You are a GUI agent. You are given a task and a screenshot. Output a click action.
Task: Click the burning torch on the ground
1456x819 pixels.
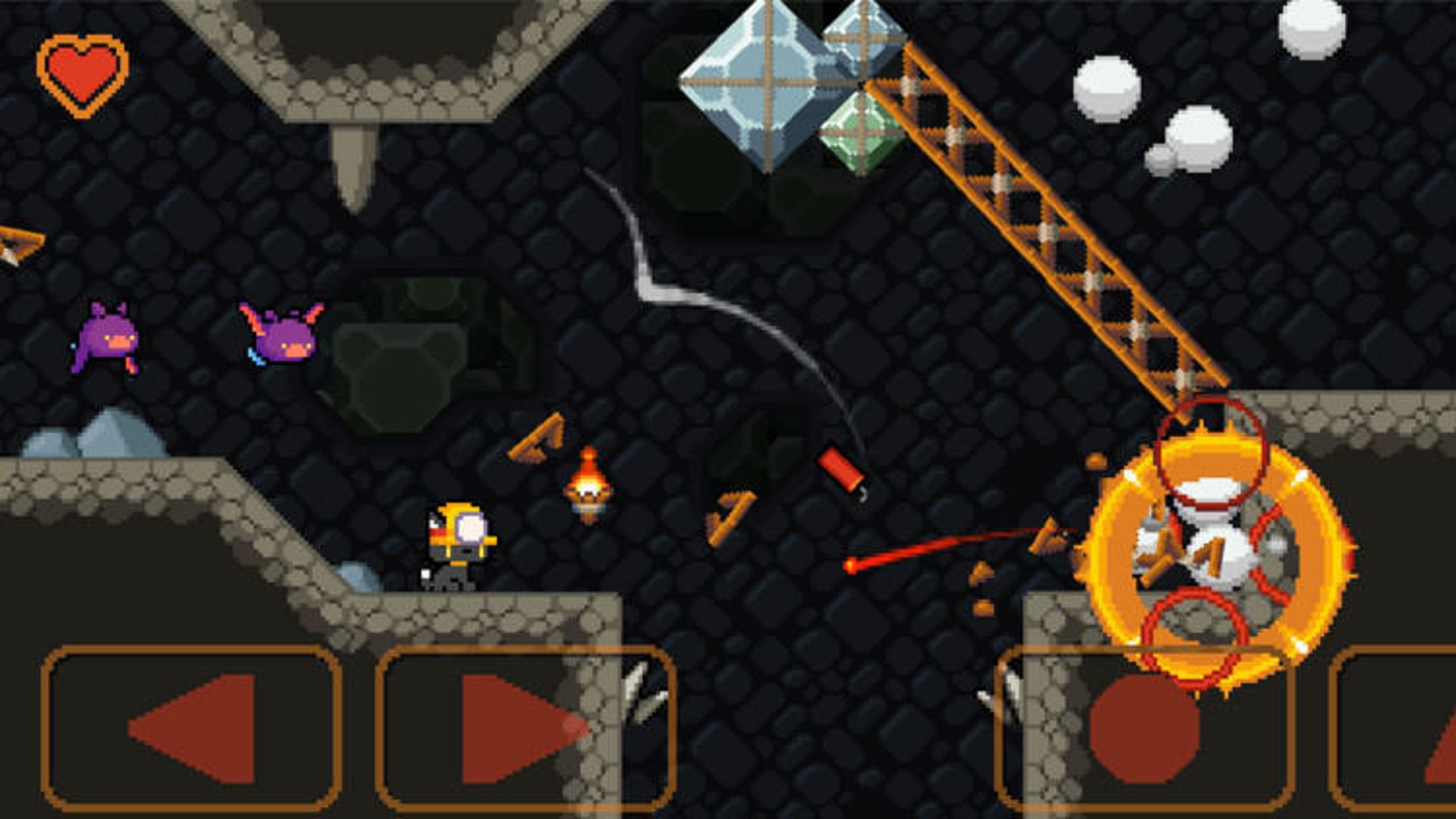[588, 485]
